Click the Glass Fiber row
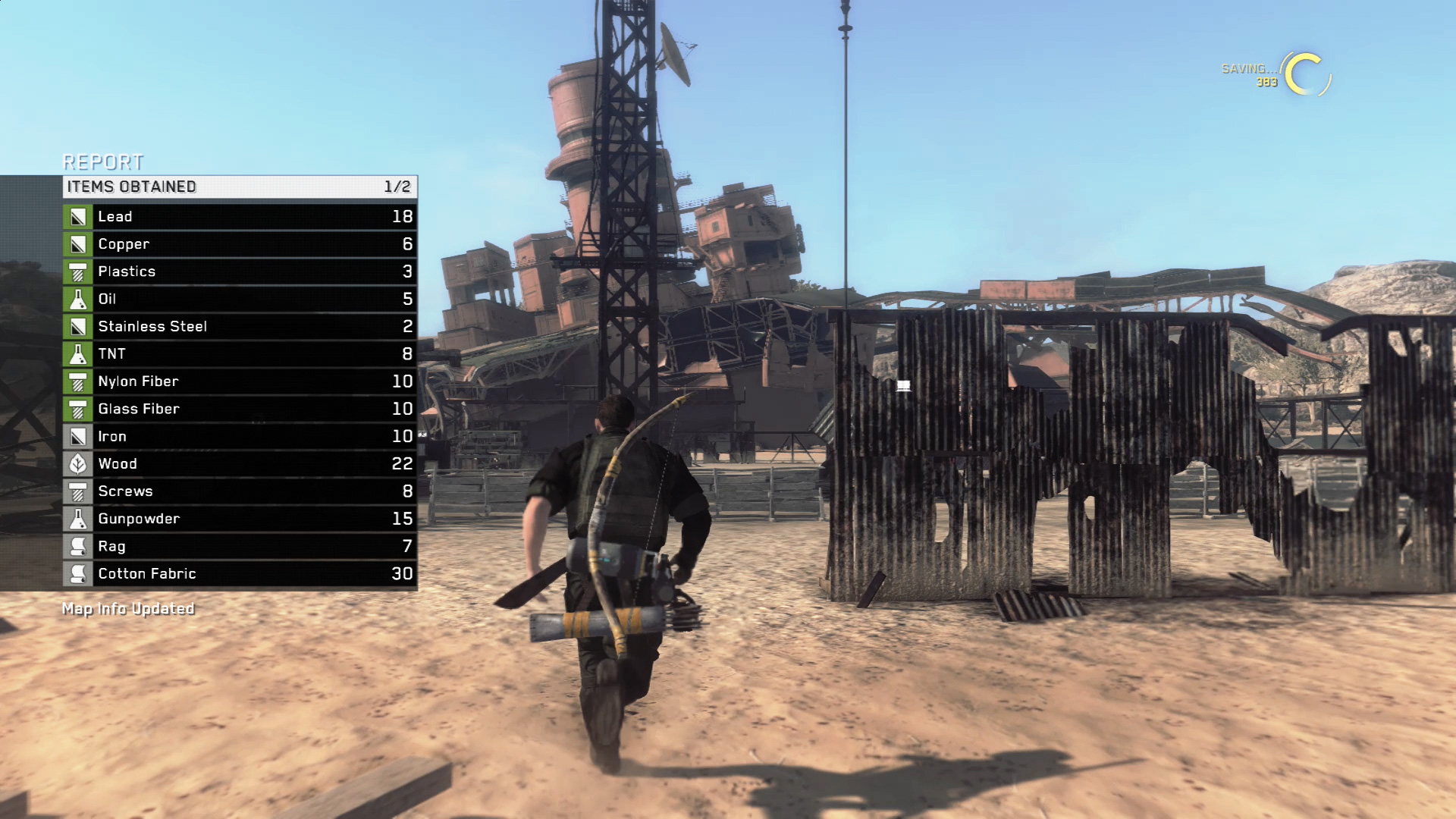1456x819 pixels. (x=240, y=409)
